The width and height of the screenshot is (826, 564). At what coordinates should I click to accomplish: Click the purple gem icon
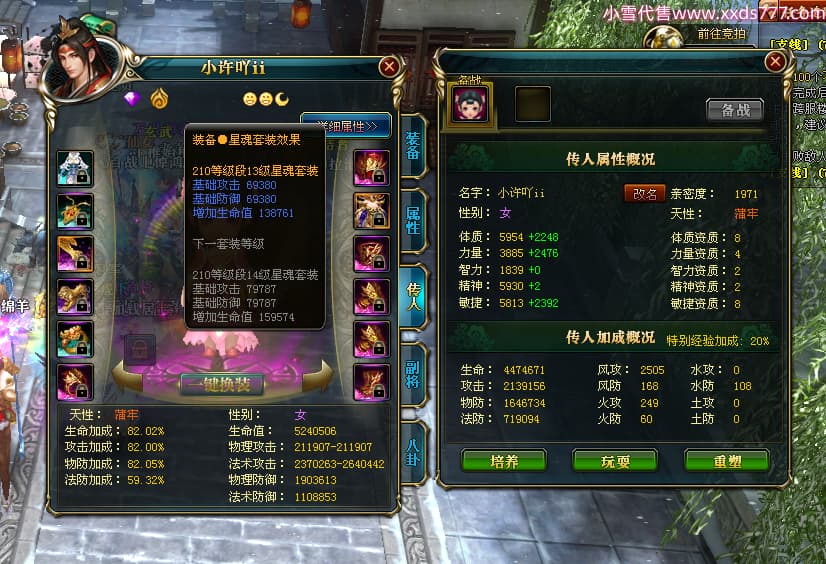coord(133,99)
